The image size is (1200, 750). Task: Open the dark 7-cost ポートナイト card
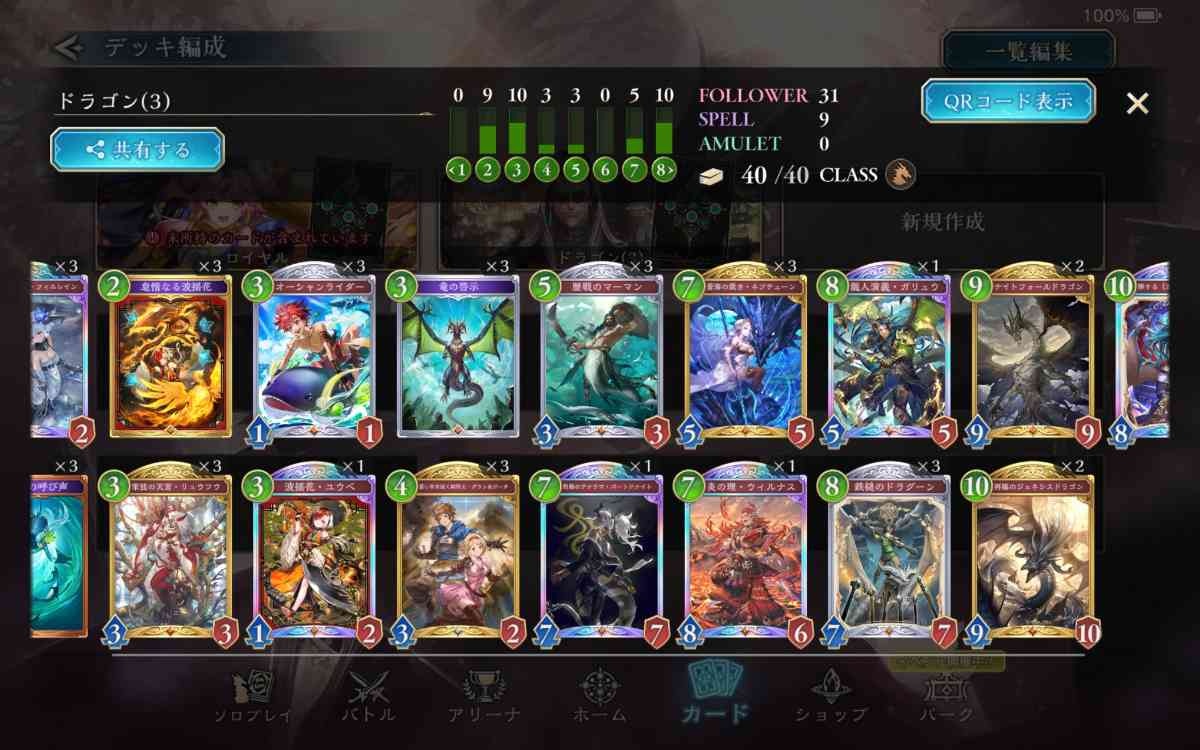(602, 556)
